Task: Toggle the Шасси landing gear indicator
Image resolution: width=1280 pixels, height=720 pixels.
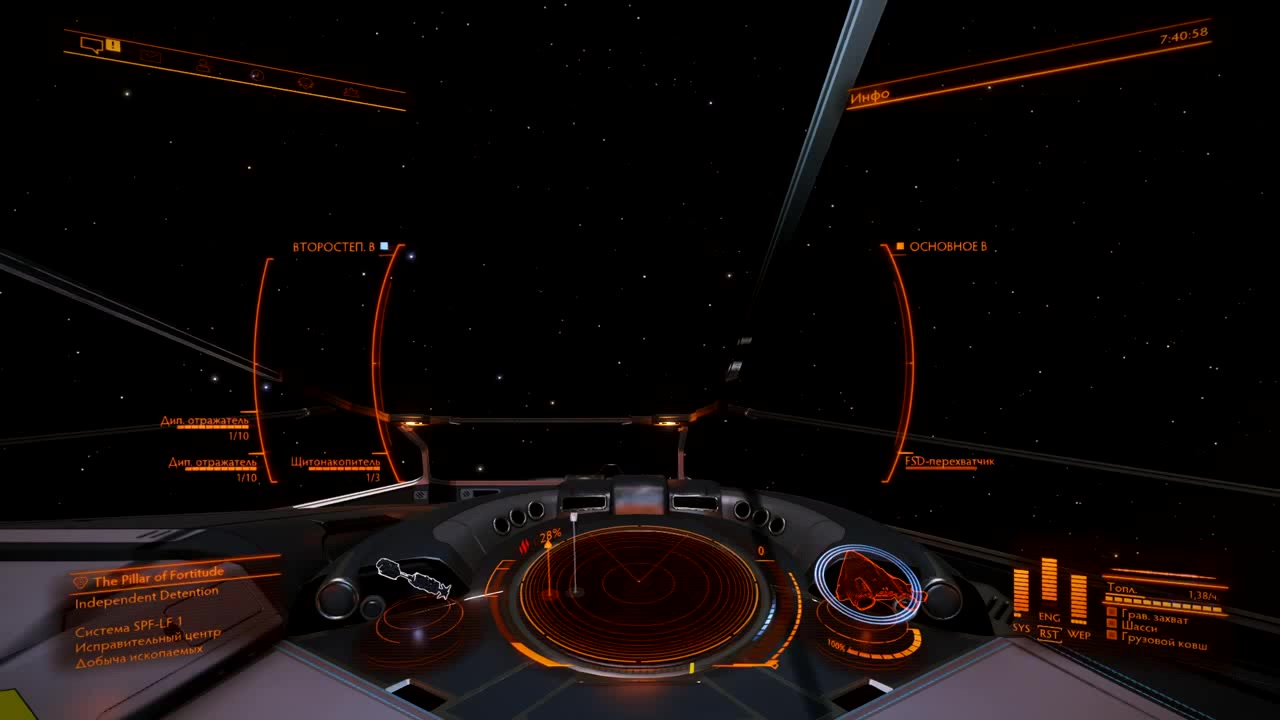Action: pos(1139,627)
